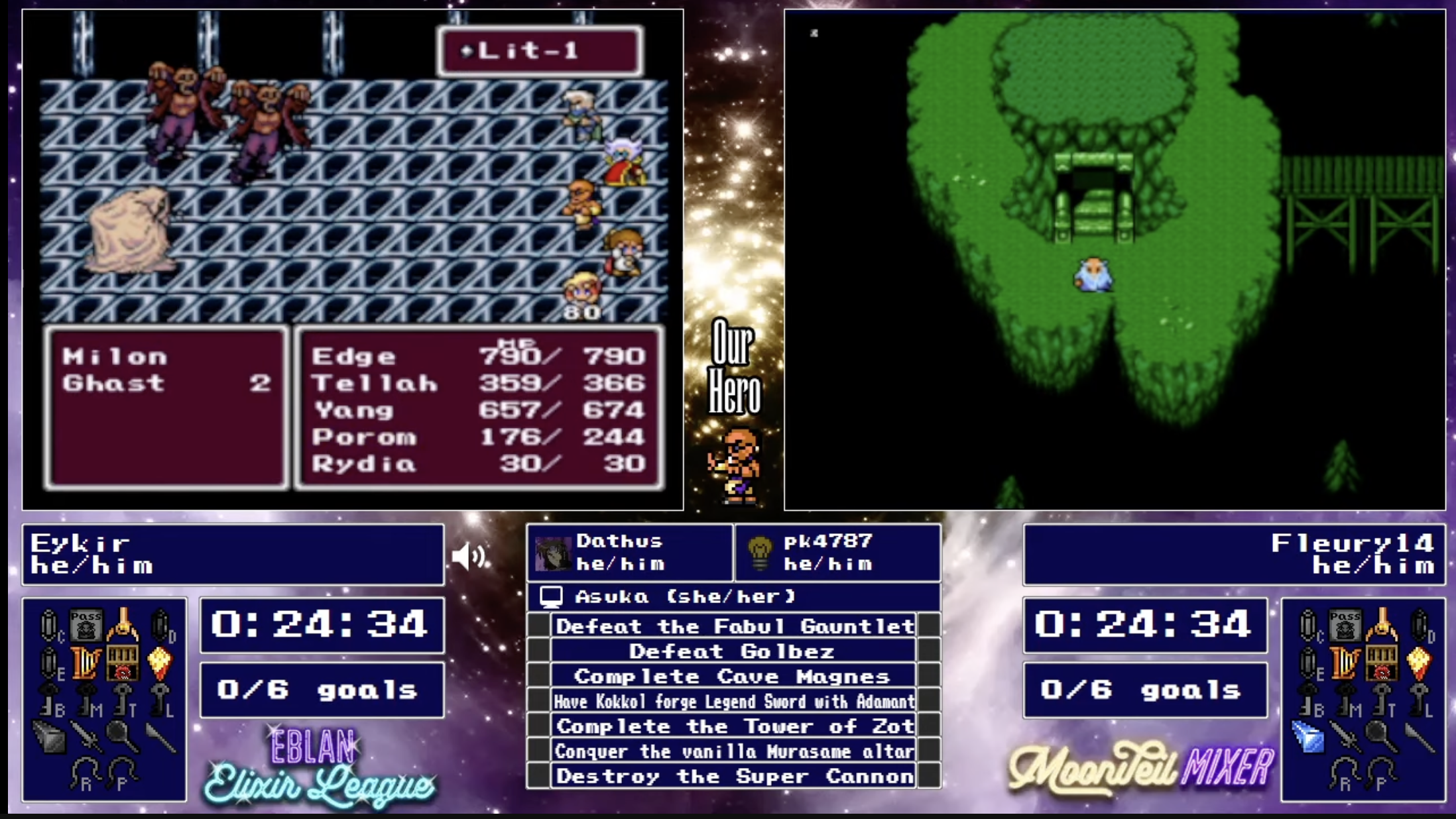
Task: Click the Destroy the Super Cannon goal
Action: pyautogui.click(x=734, y=776)
